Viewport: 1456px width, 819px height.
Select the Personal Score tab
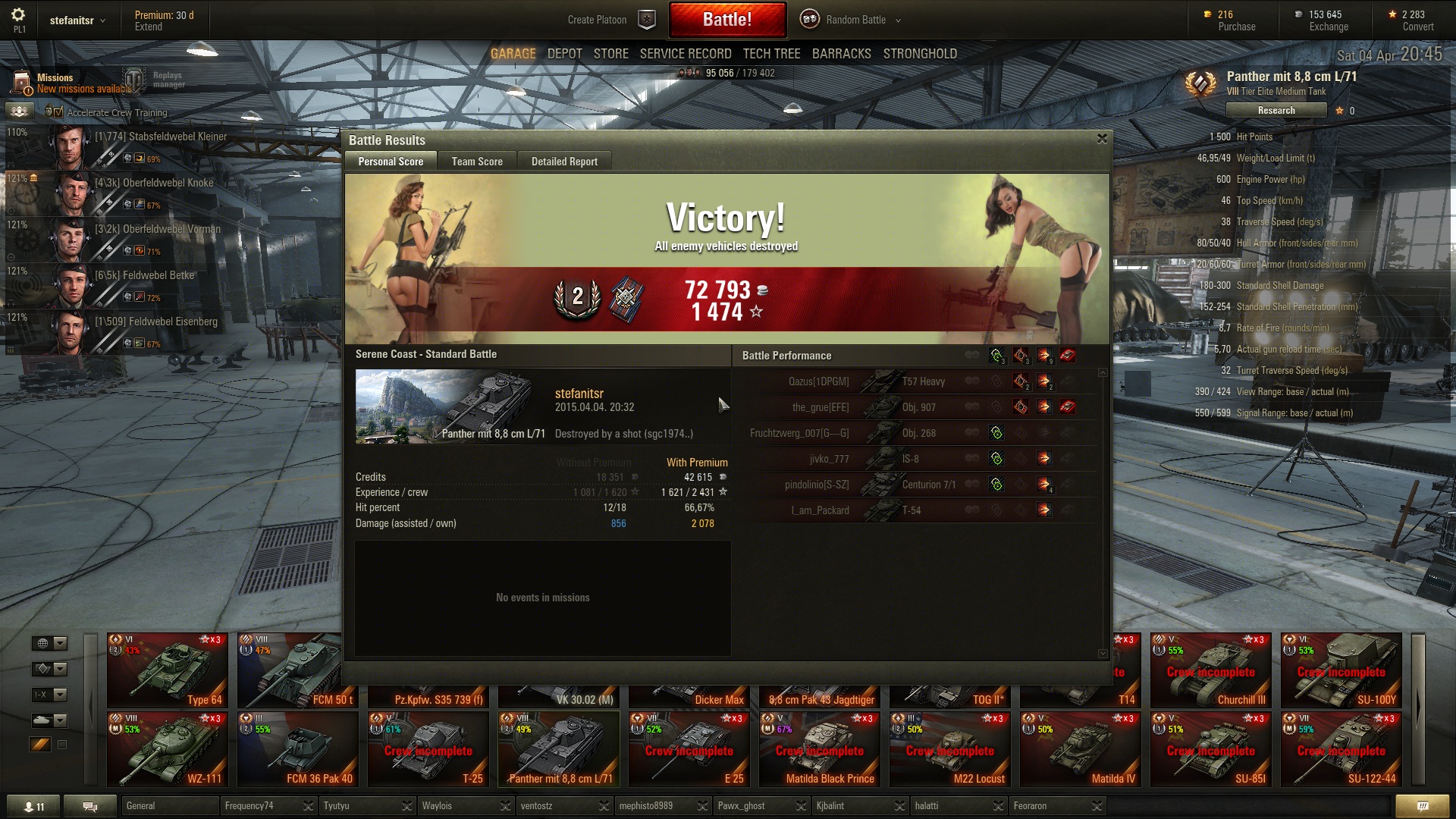click(391, 162)
